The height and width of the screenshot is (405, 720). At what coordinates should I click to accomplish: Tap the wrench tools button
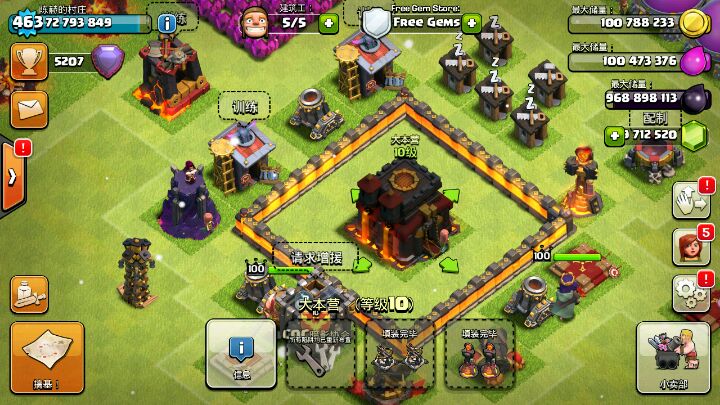[320, 356]
